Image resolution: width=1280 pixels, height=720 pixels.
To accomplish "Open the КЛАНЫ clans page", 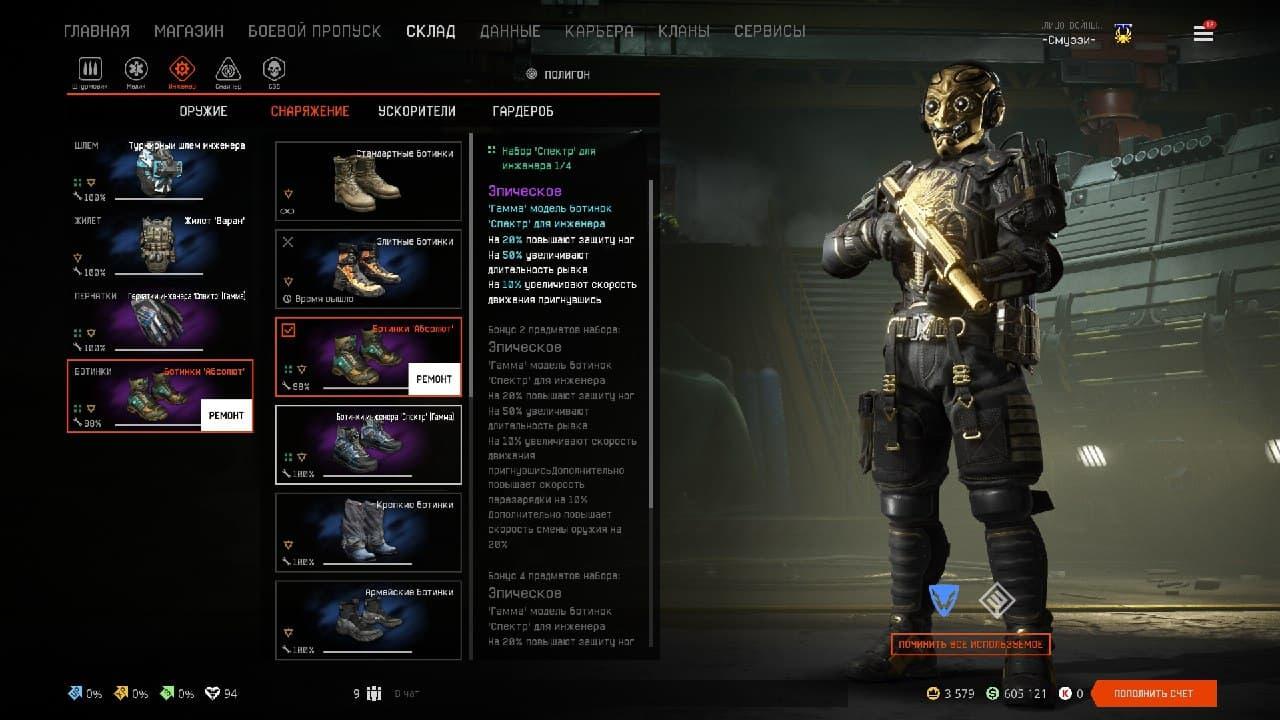I will tap(684, 31).
